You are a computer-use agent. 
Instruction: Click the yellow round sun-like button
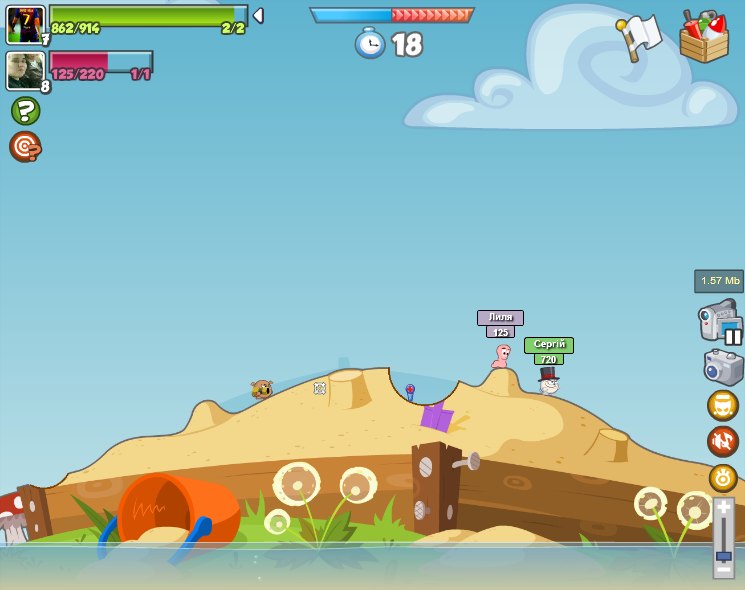coord(723,477)
